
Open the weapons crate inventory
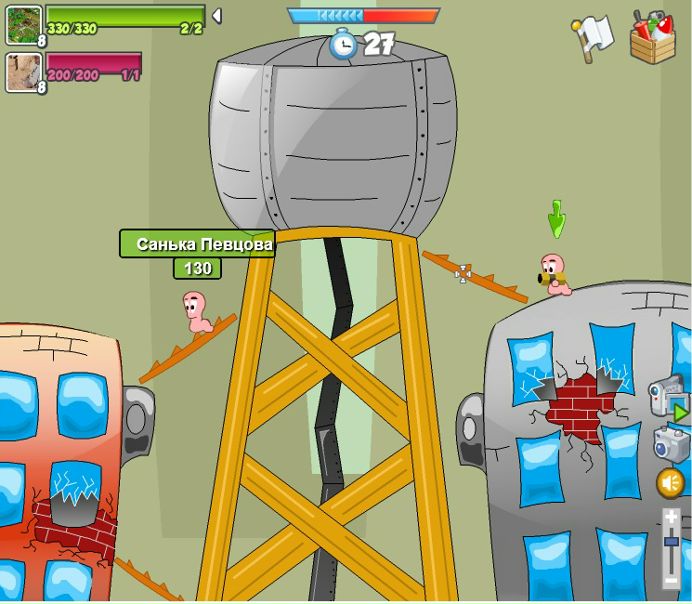click(652, 39)
